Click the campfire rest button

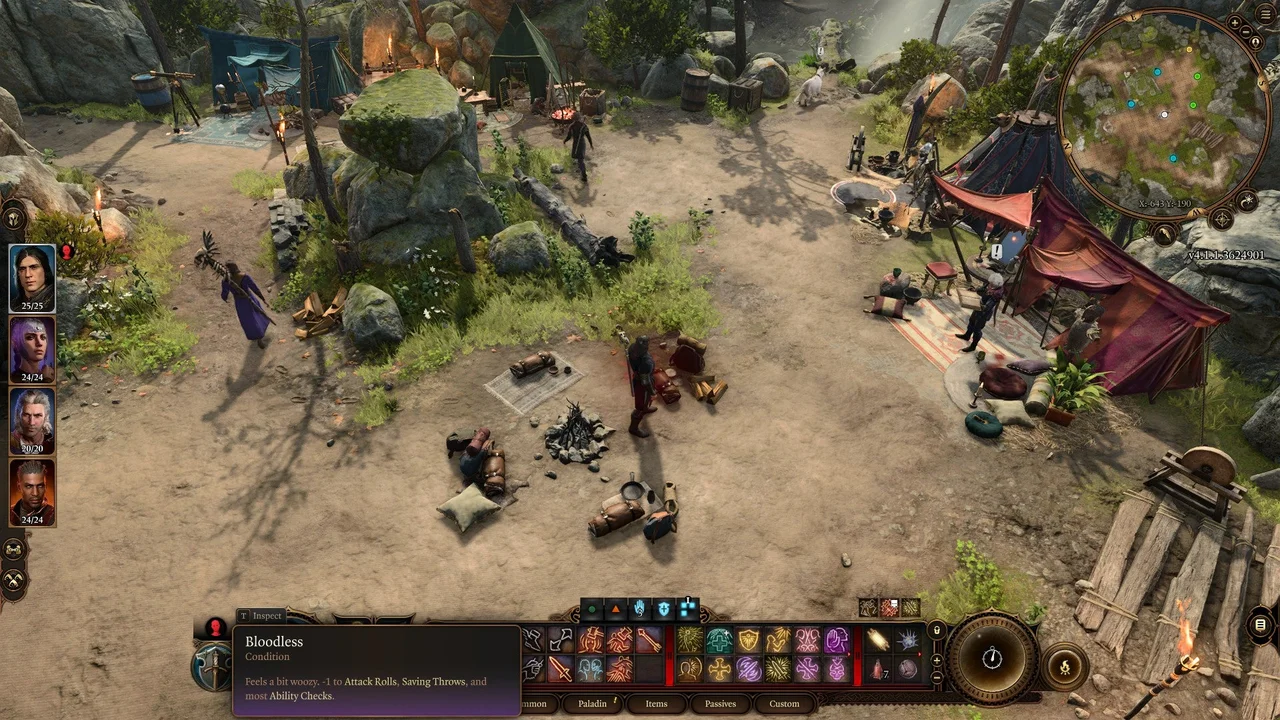1064,665
